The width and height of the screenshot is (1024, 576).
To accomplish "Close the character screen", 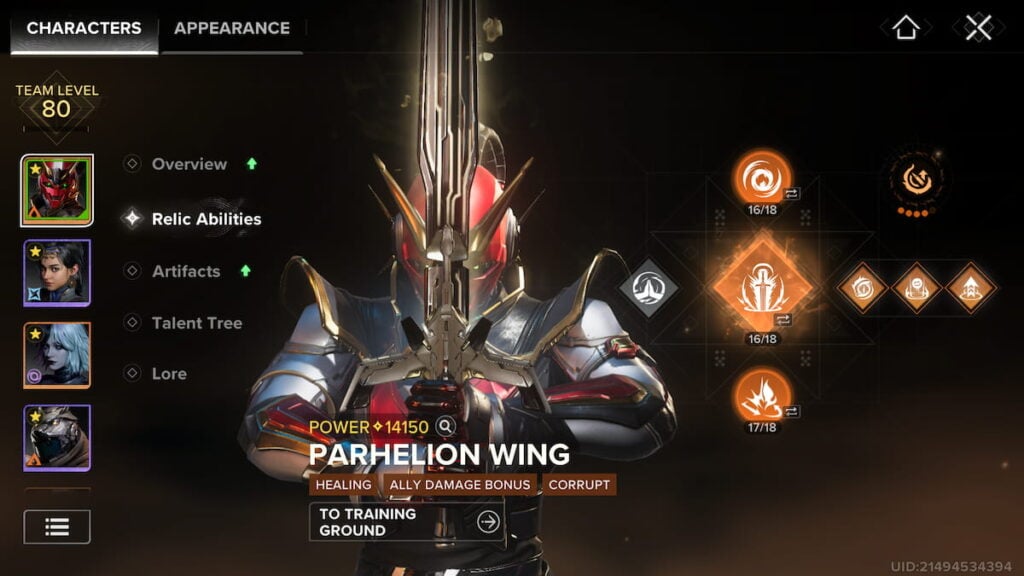I will pos(978,28).
